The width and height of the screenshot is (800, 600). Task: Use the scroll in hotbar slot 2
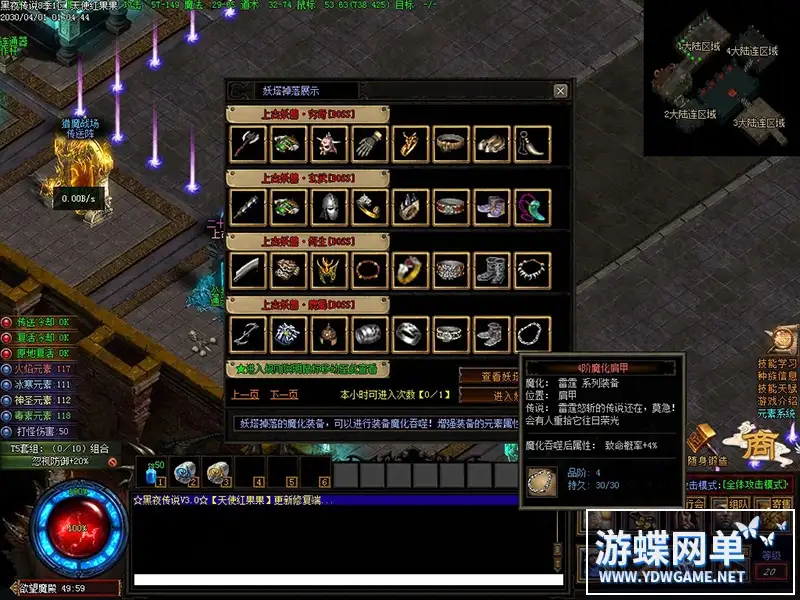coord(185,472)
